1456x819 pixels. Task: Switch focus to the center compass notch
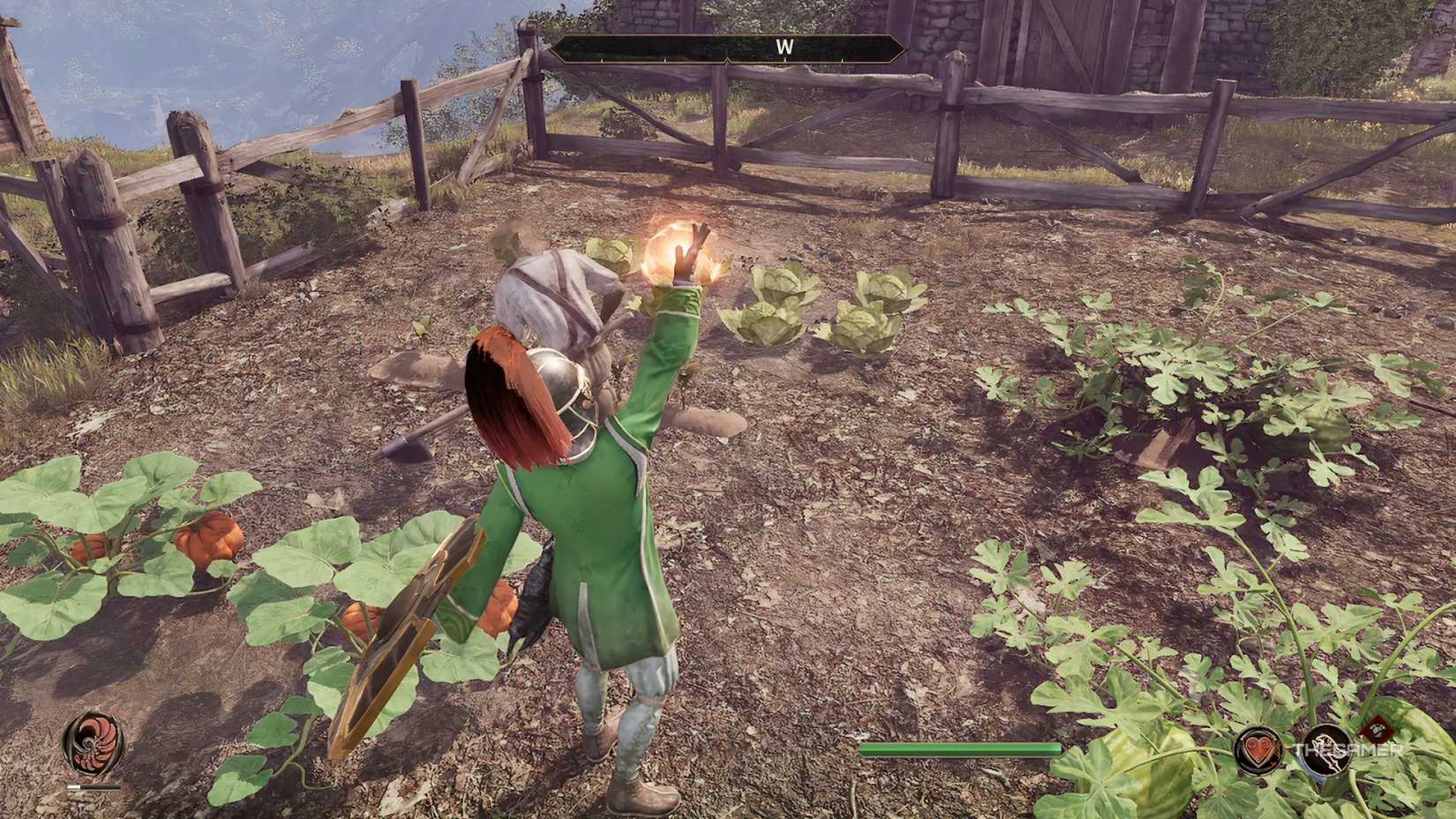coord(727,59)
